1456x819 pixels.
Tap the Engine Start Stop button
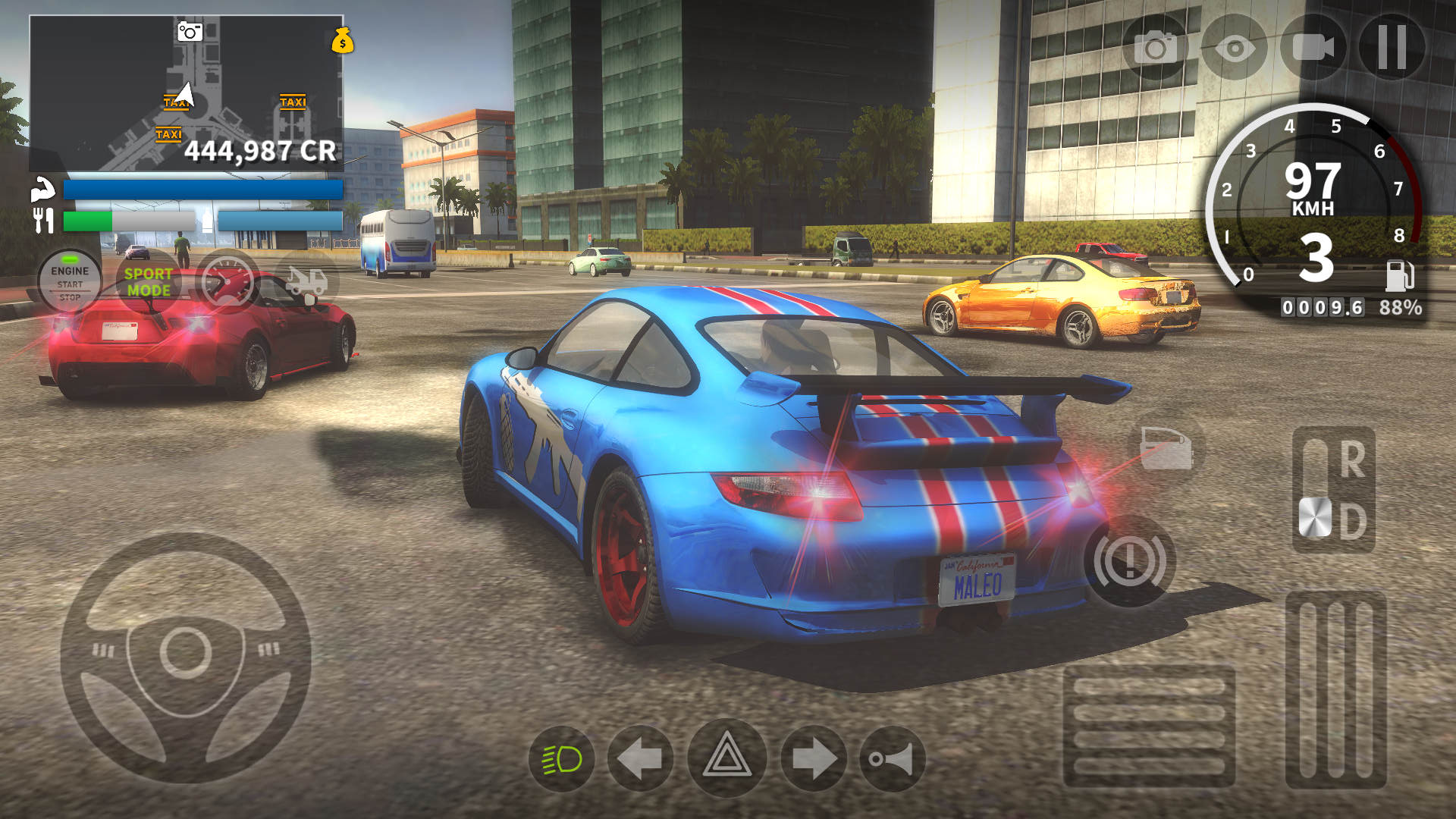coord(70,281)
